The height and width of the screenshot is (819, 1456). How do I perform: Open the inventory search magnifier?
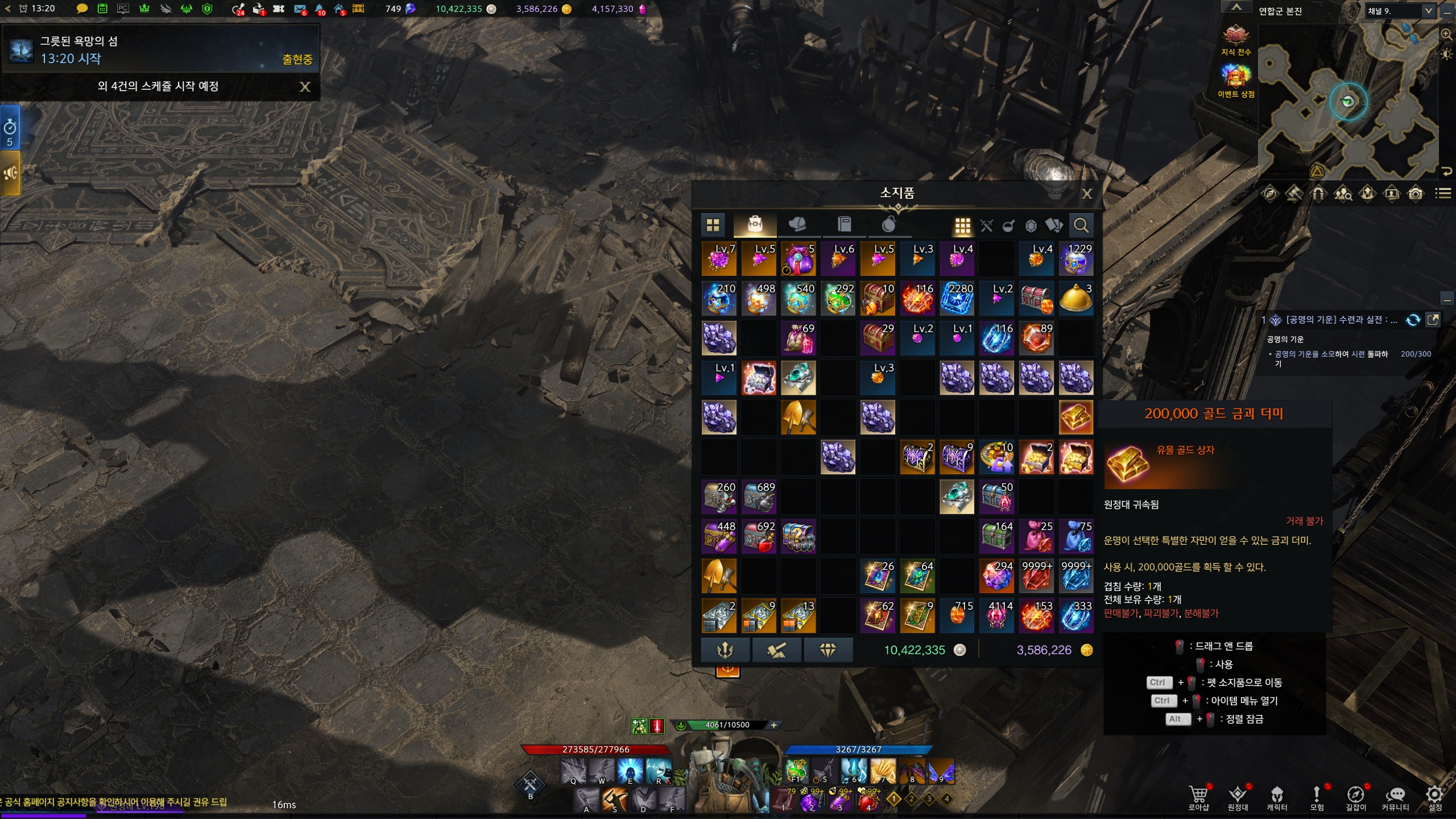[x=1081, y=226]
